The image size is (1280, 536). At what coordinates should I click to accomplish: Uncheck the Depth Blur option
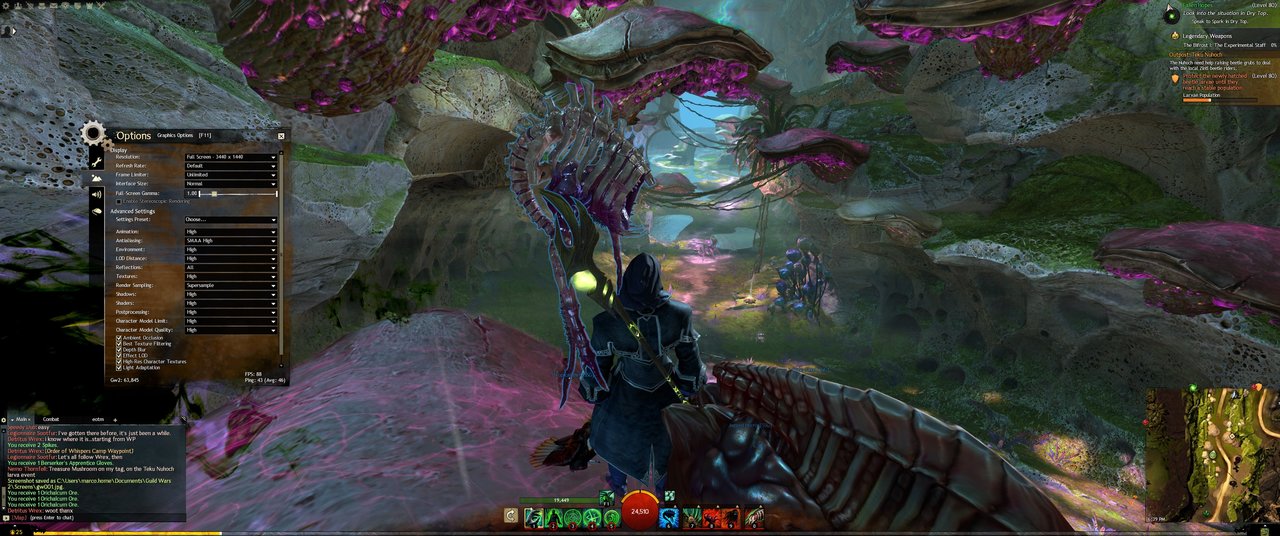click(x=120, y=350)
